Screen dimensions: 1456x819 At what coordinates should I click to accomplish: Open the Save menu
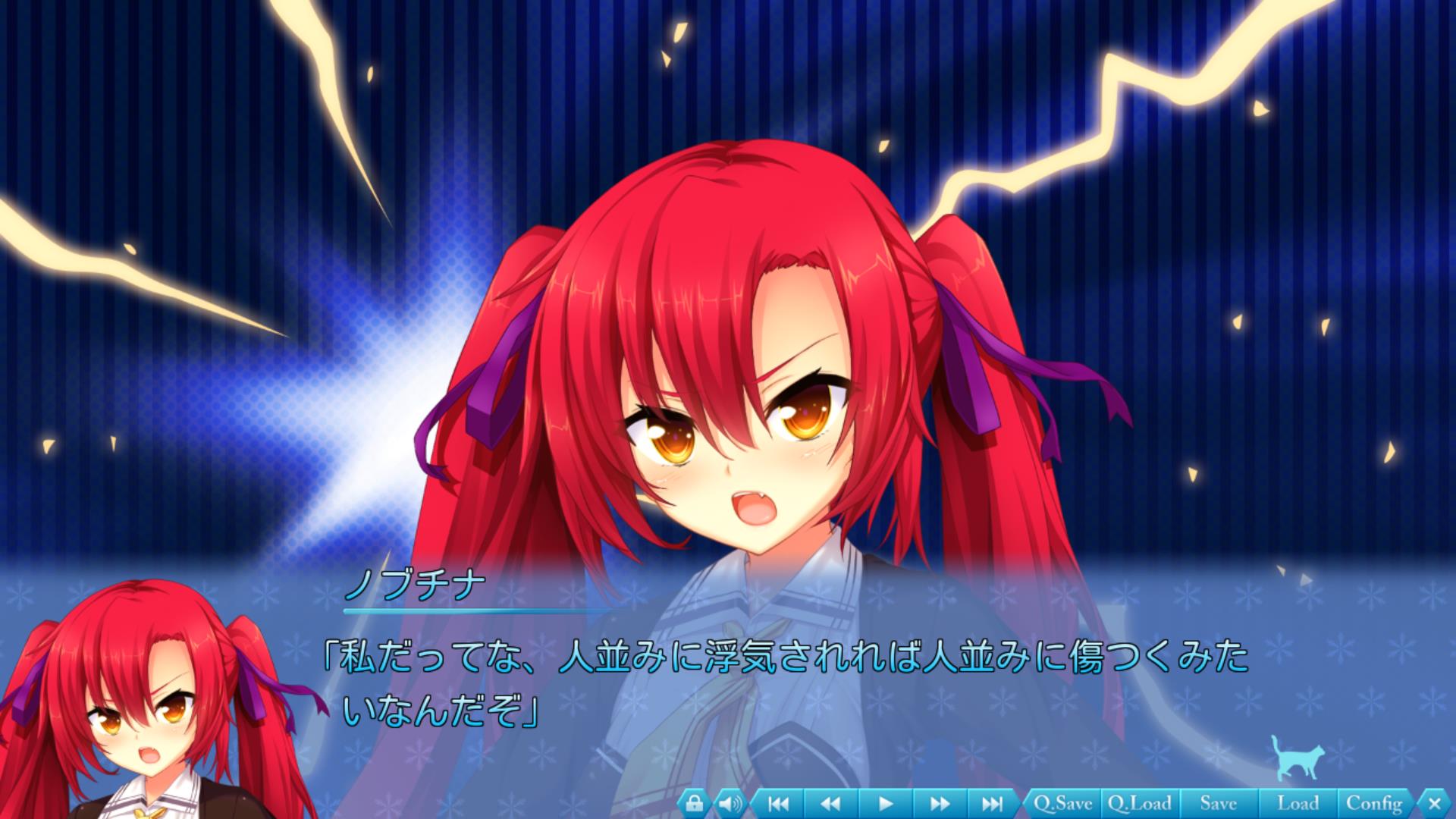coord(1218,803)
